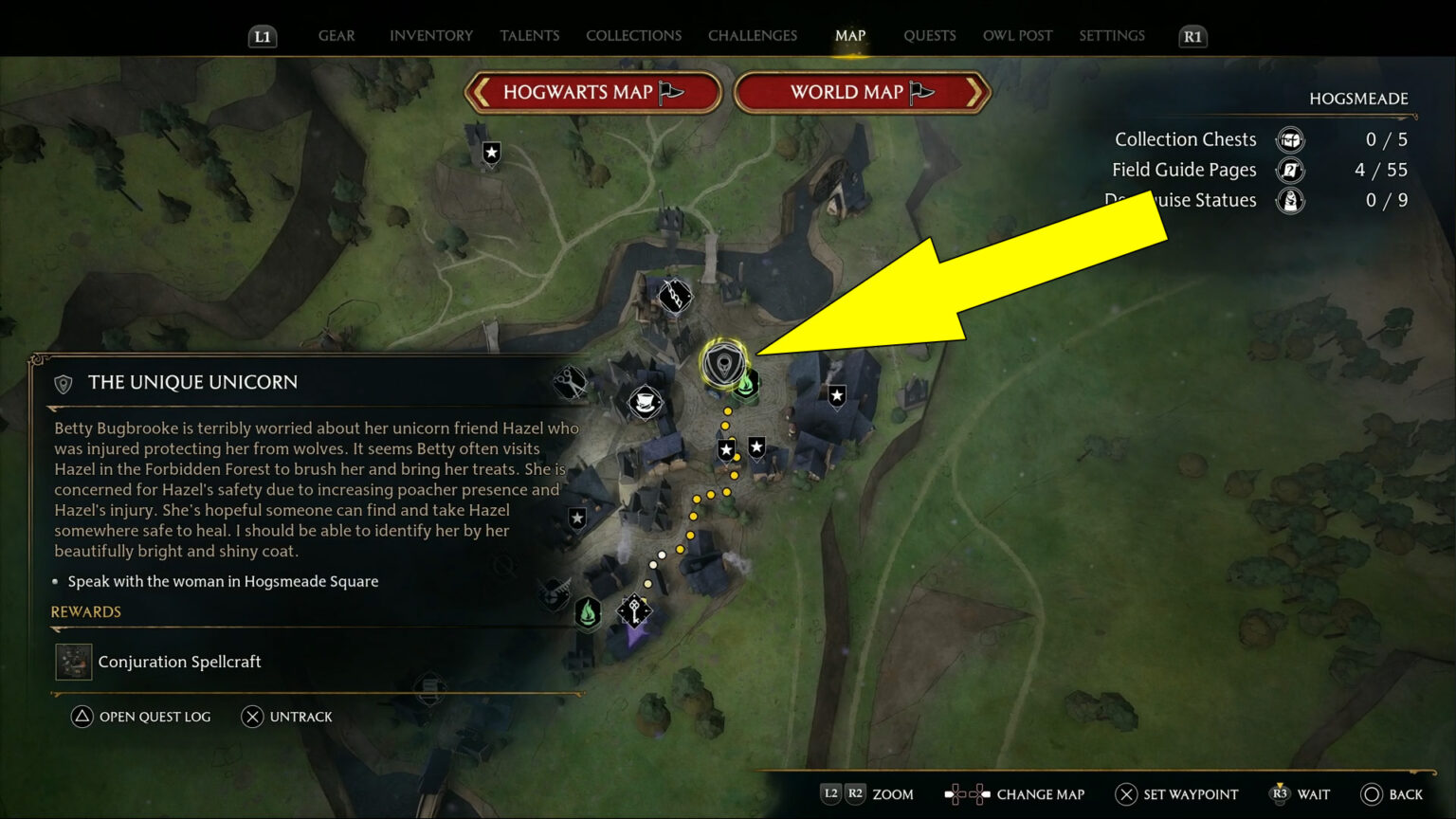This screenshot has width=1456, height=819.
Task: Open the COLLECTIONS menu
Action: coord(632,35)
